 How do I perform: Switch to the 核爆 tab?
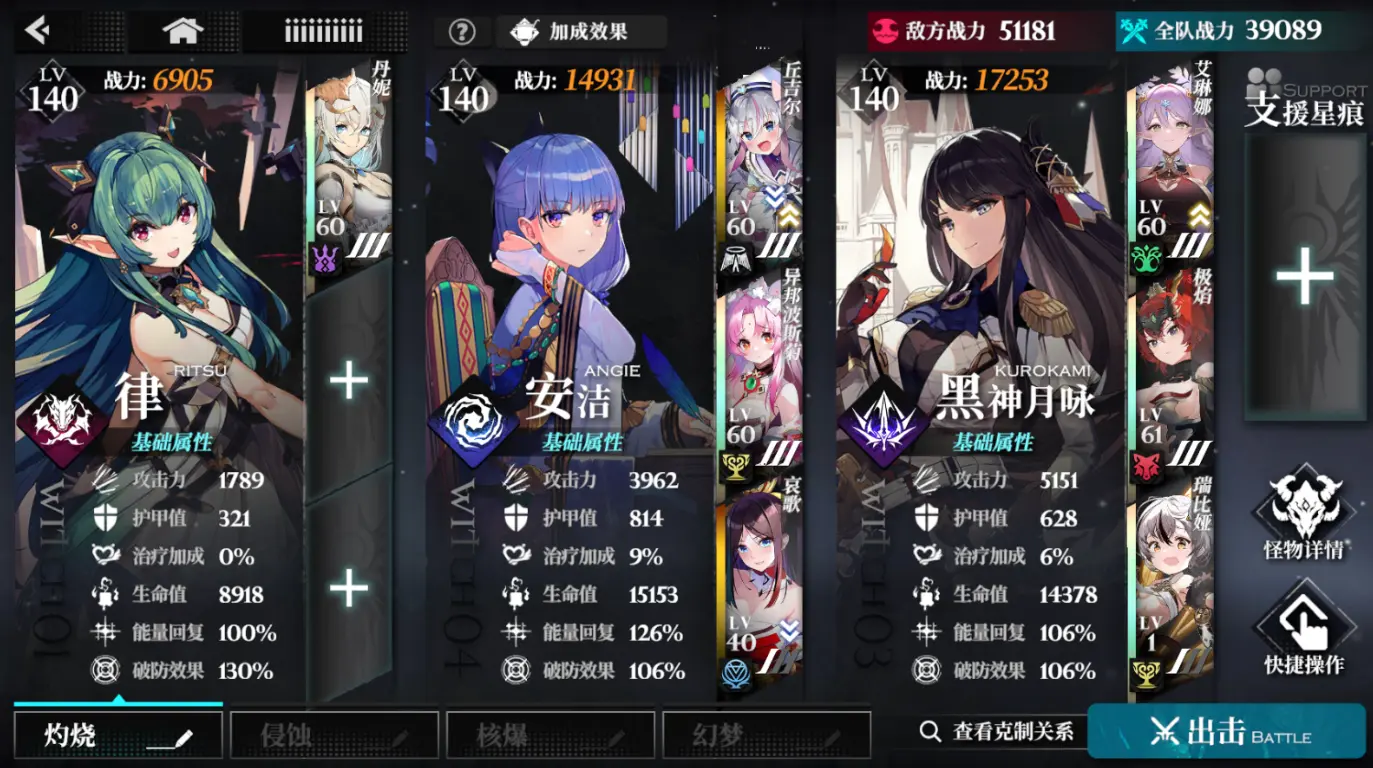(x=549, y=733)
